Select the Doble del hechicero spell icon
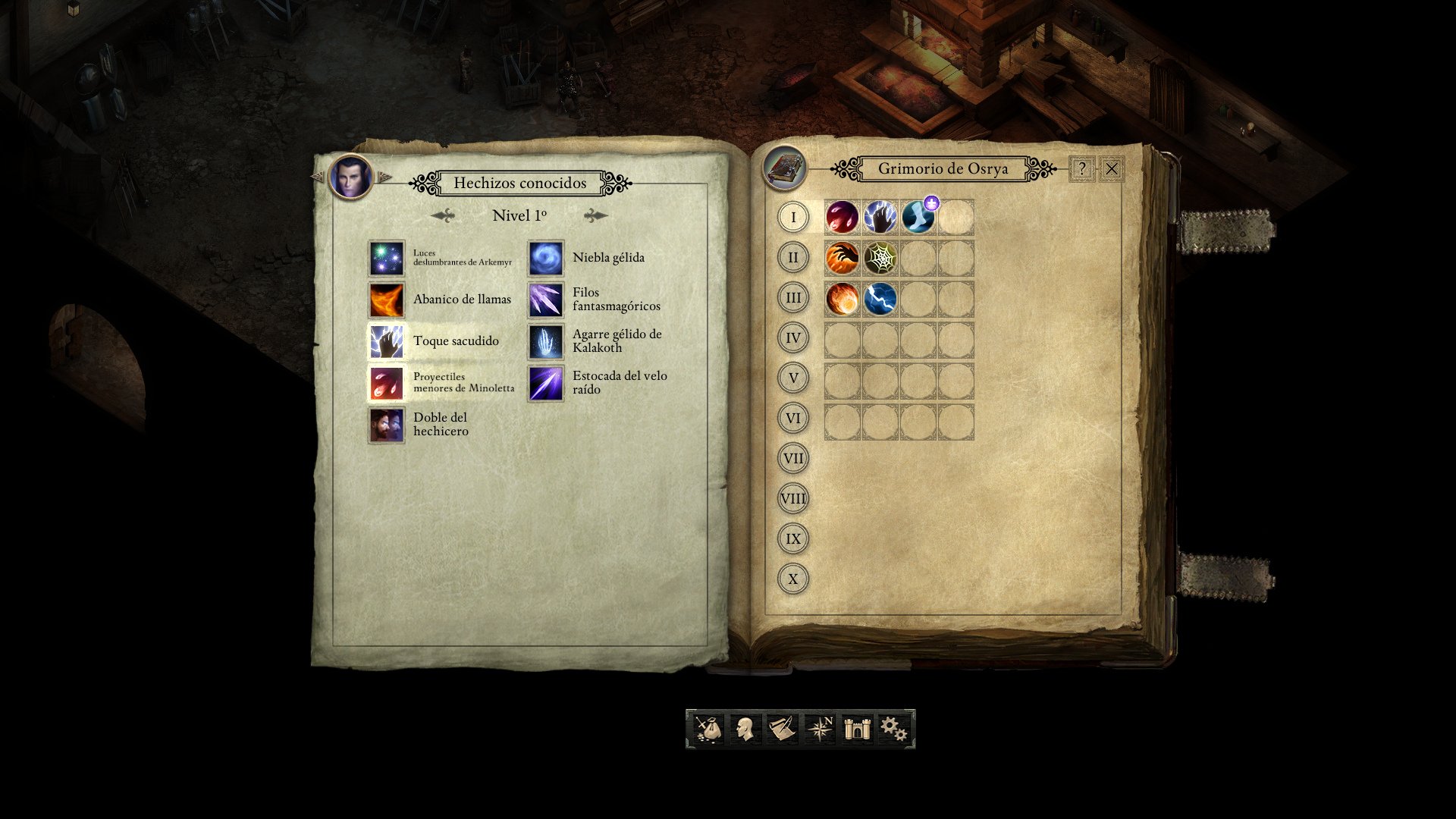This screenshot has height=819, width=1456. [387, 423]
